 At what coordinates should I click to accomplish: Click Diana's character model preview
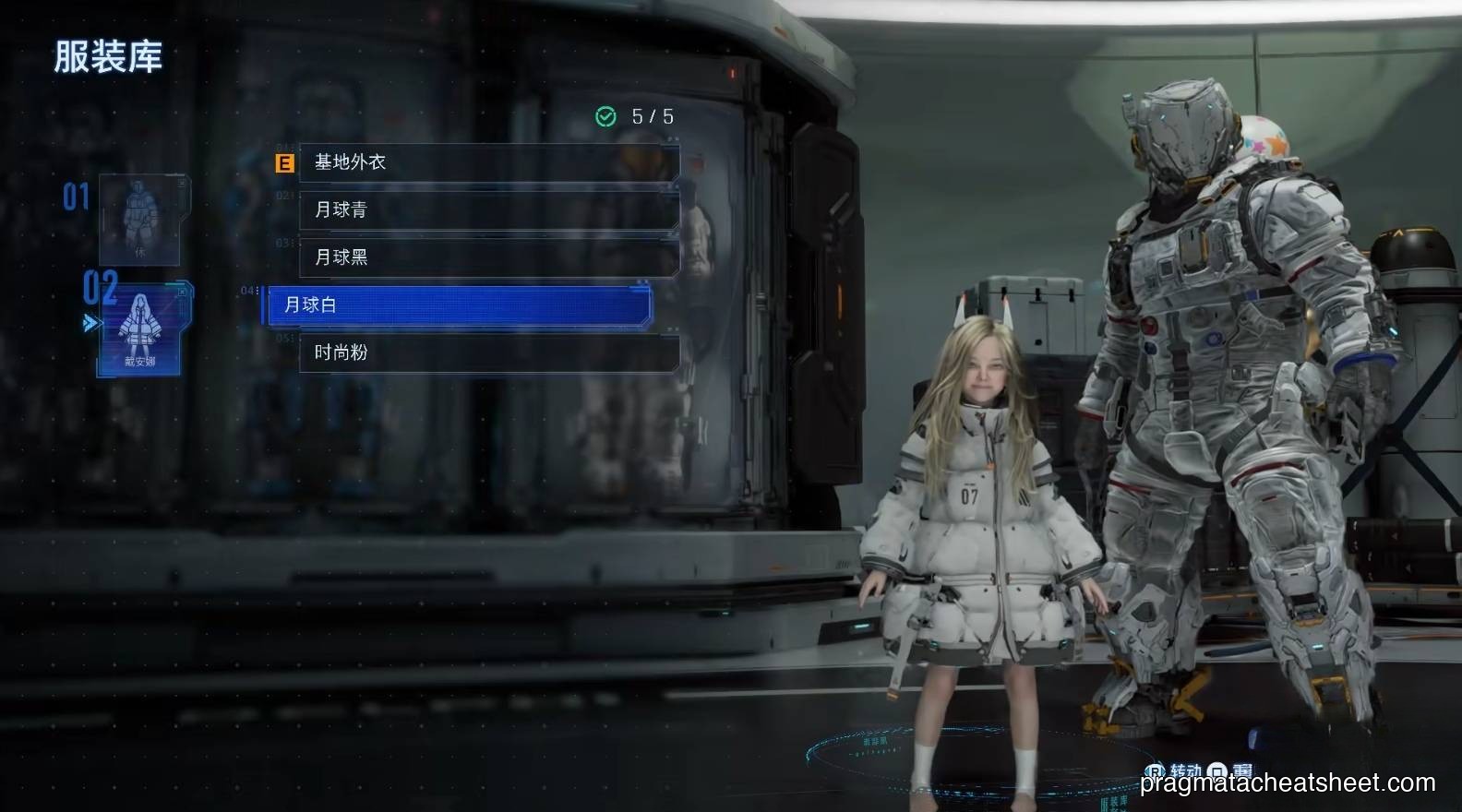(984, 507)
